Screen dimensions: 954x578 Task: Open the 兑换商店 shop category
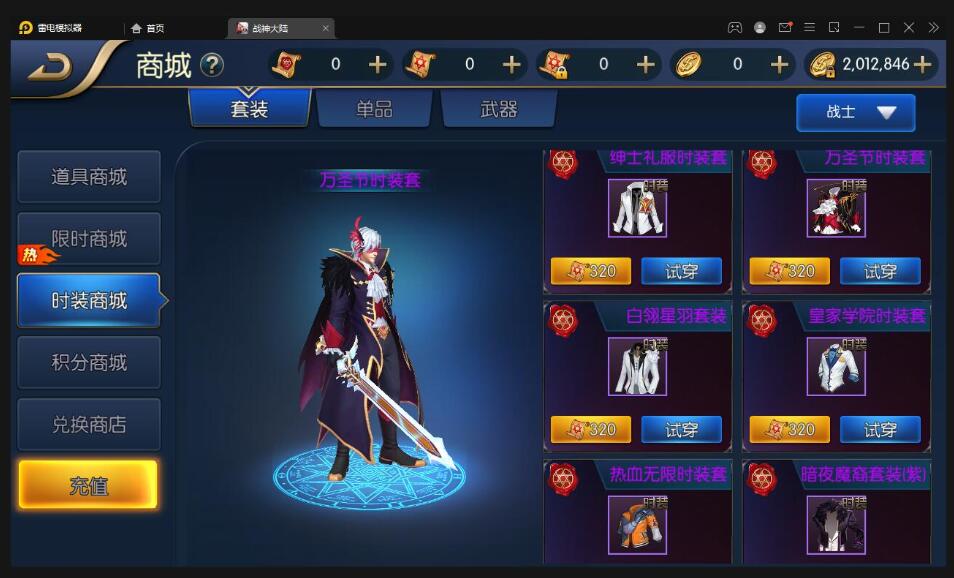[89, 424]
